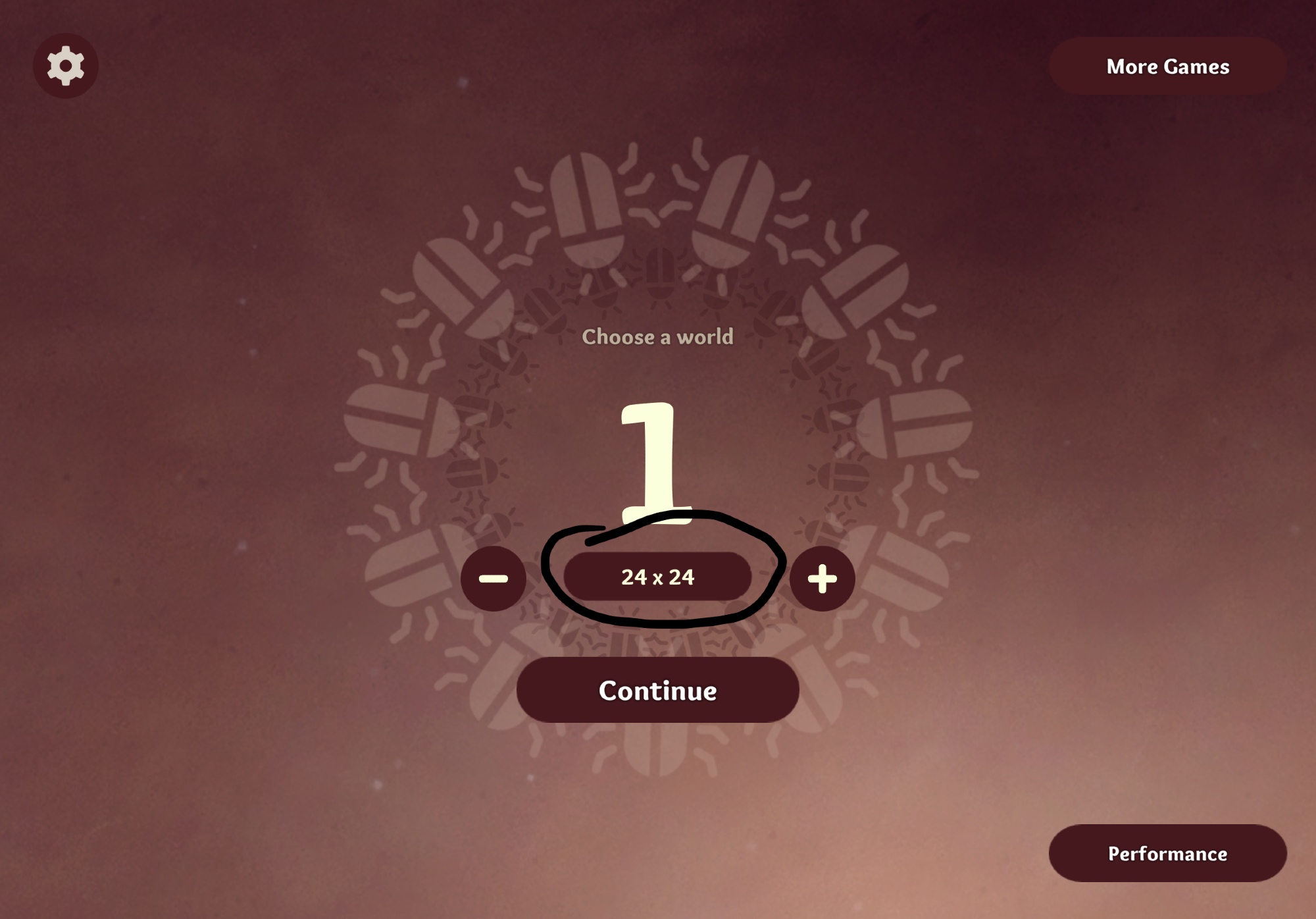Open settings with the gear icon
1316x919 pixels.
coord(66,66)
